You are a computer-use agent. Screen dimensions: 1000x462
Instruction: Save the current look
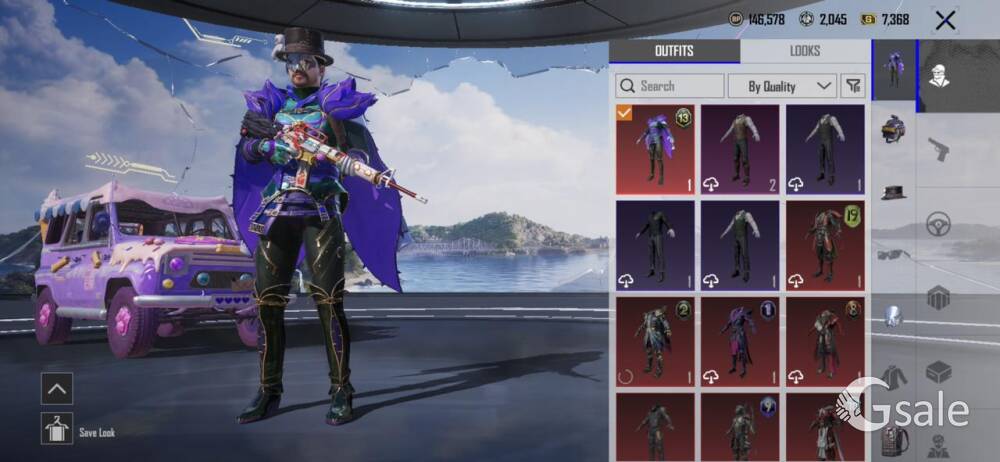point(57,430)
